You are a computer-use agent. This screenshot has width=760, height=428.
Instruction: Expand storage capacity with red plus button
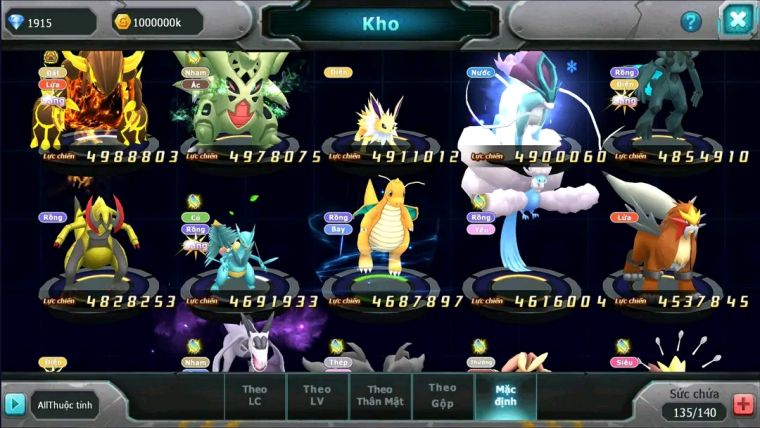(743, 404)
